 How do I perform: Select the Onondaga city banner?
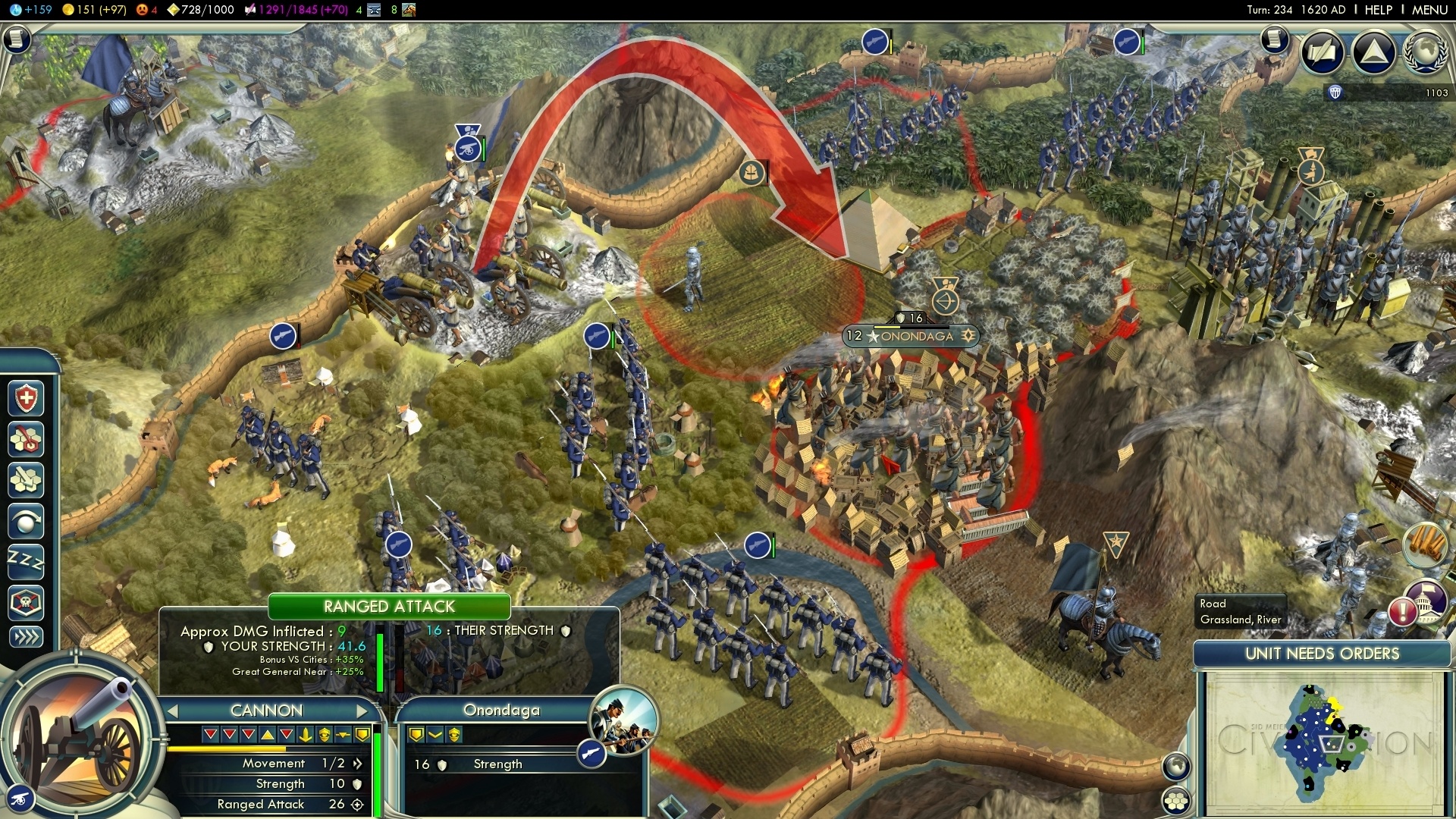(x=910, y=336)
